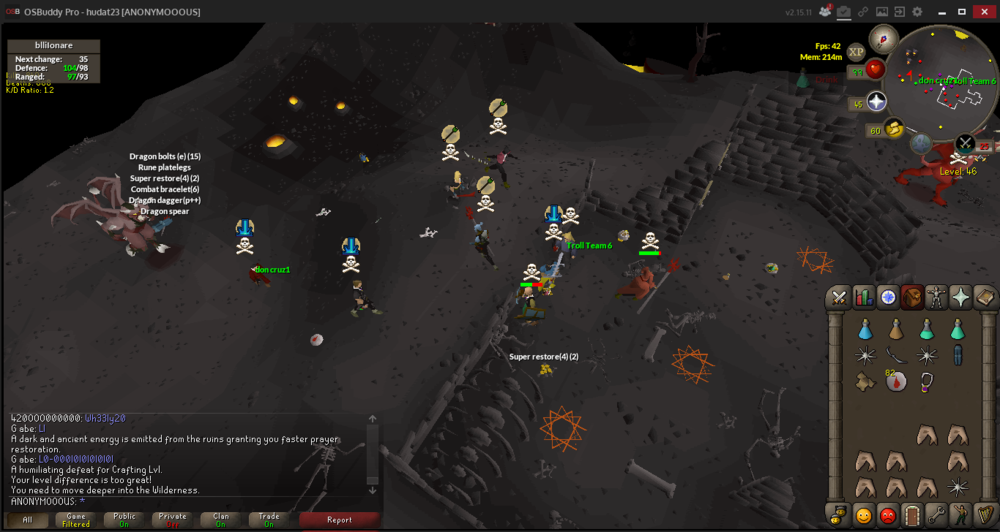Switch to the Game chat filter tab

point(76,520)
